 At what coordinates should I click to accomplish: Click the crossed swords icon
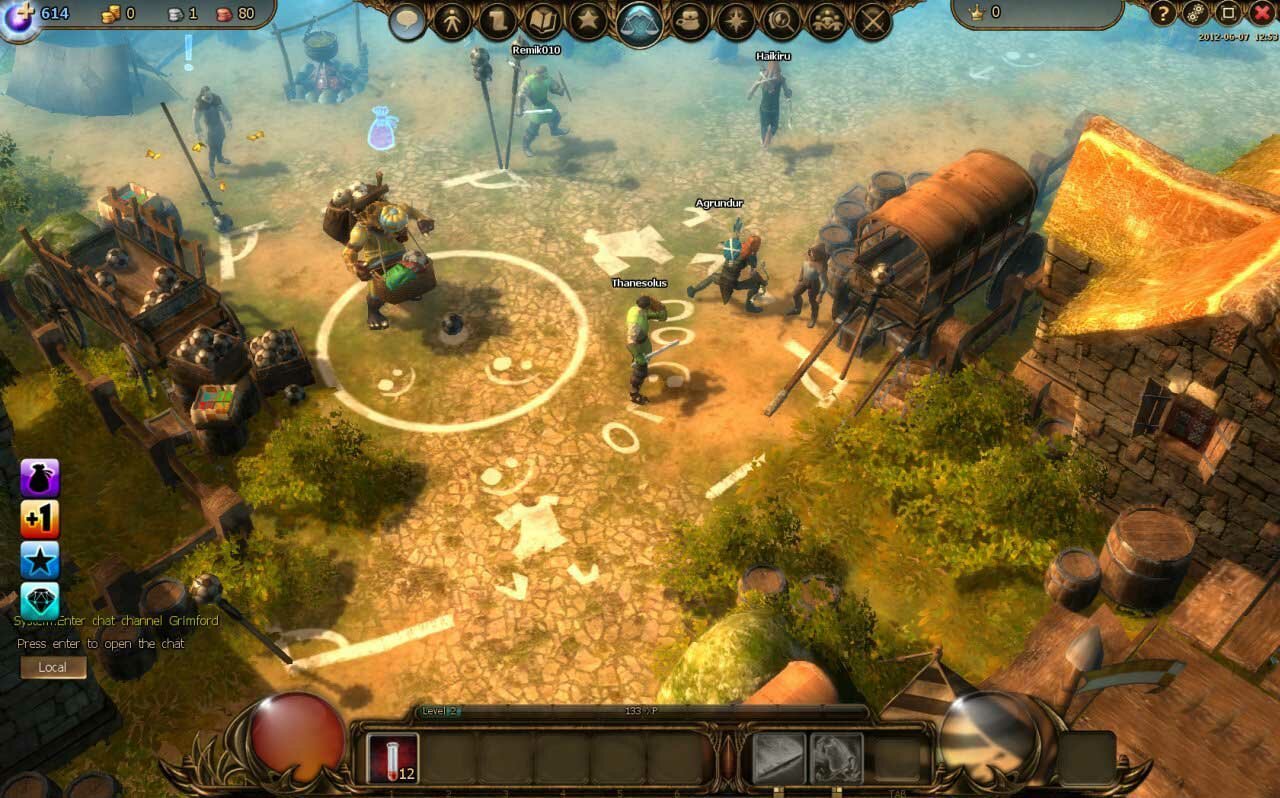[873, 21]
